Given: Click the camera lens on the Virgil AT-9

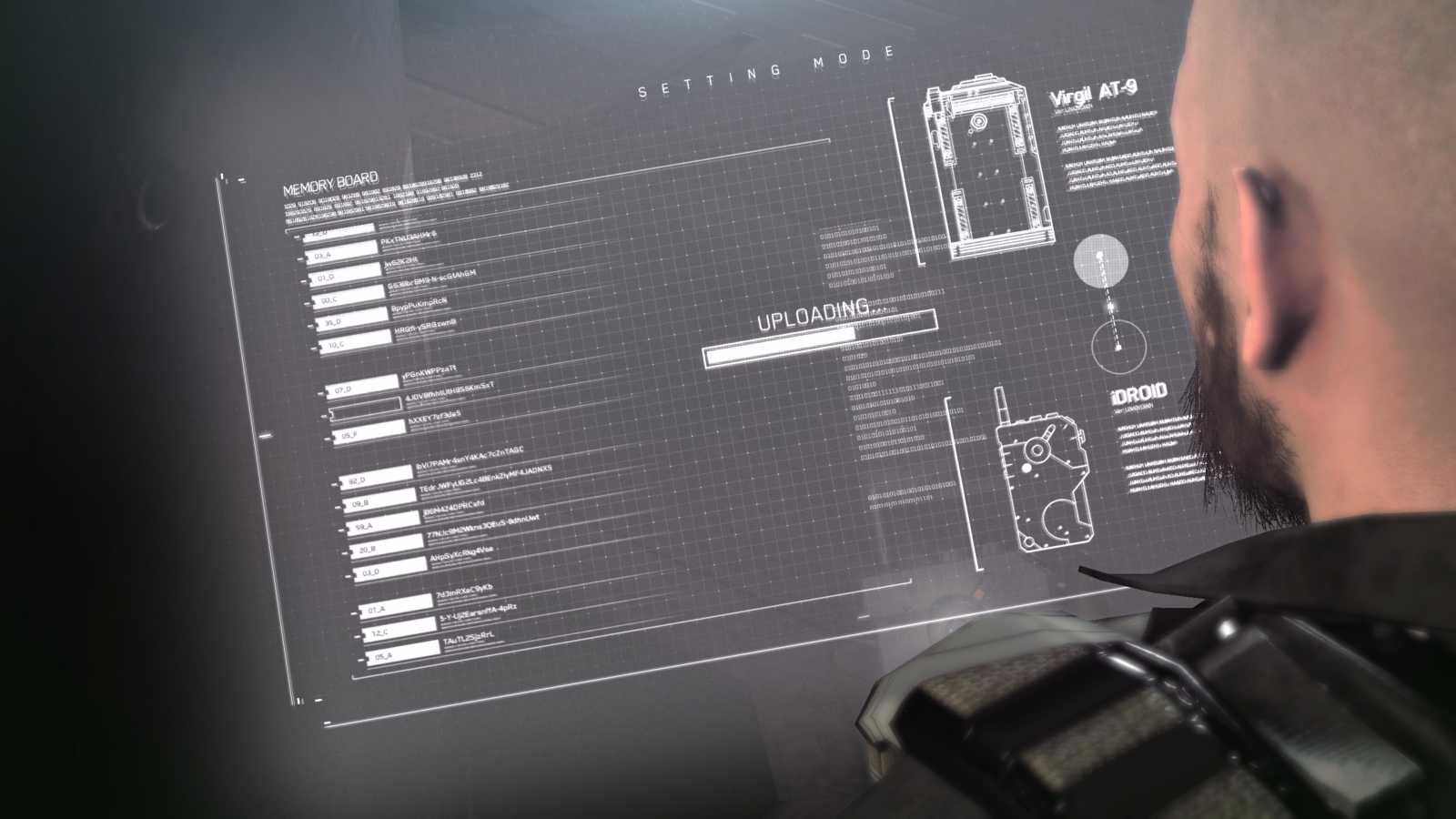Looking at the screenshot, I should point(980,122).
